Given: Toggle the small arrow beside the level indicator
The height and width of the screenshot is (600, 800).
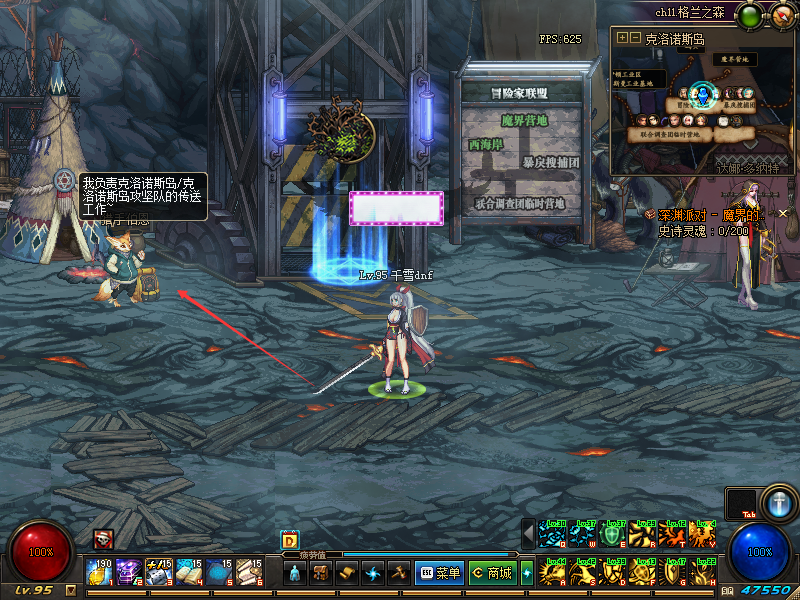Looking at the screenshot, I should (70, 590).
